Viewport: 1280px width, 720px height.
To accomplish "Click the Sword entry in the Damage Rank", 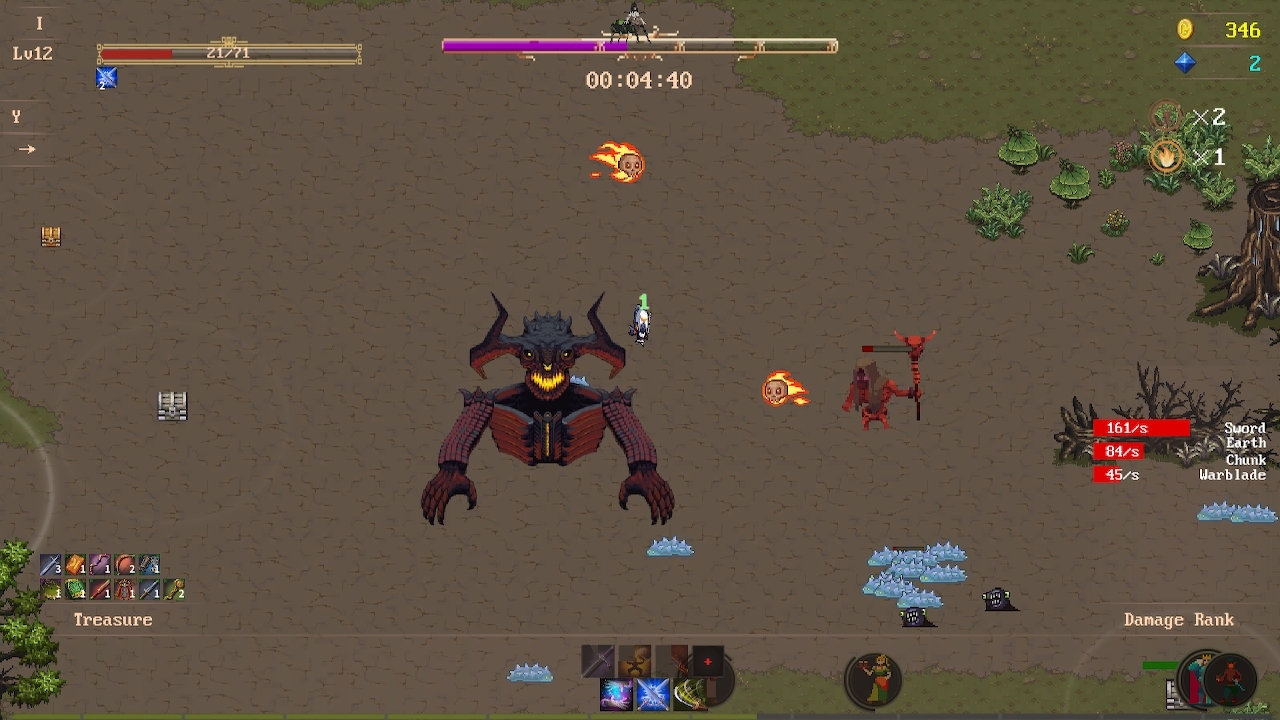I will (1246, 427).
